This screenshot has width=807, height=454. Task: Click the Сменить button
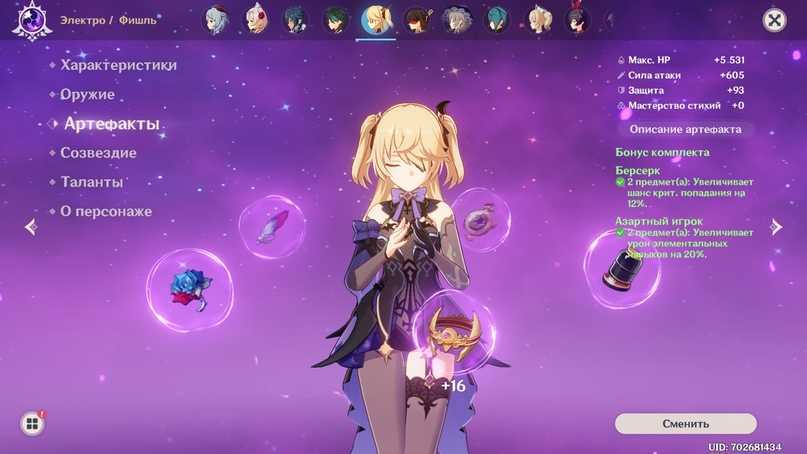click(x=685, y=424)
